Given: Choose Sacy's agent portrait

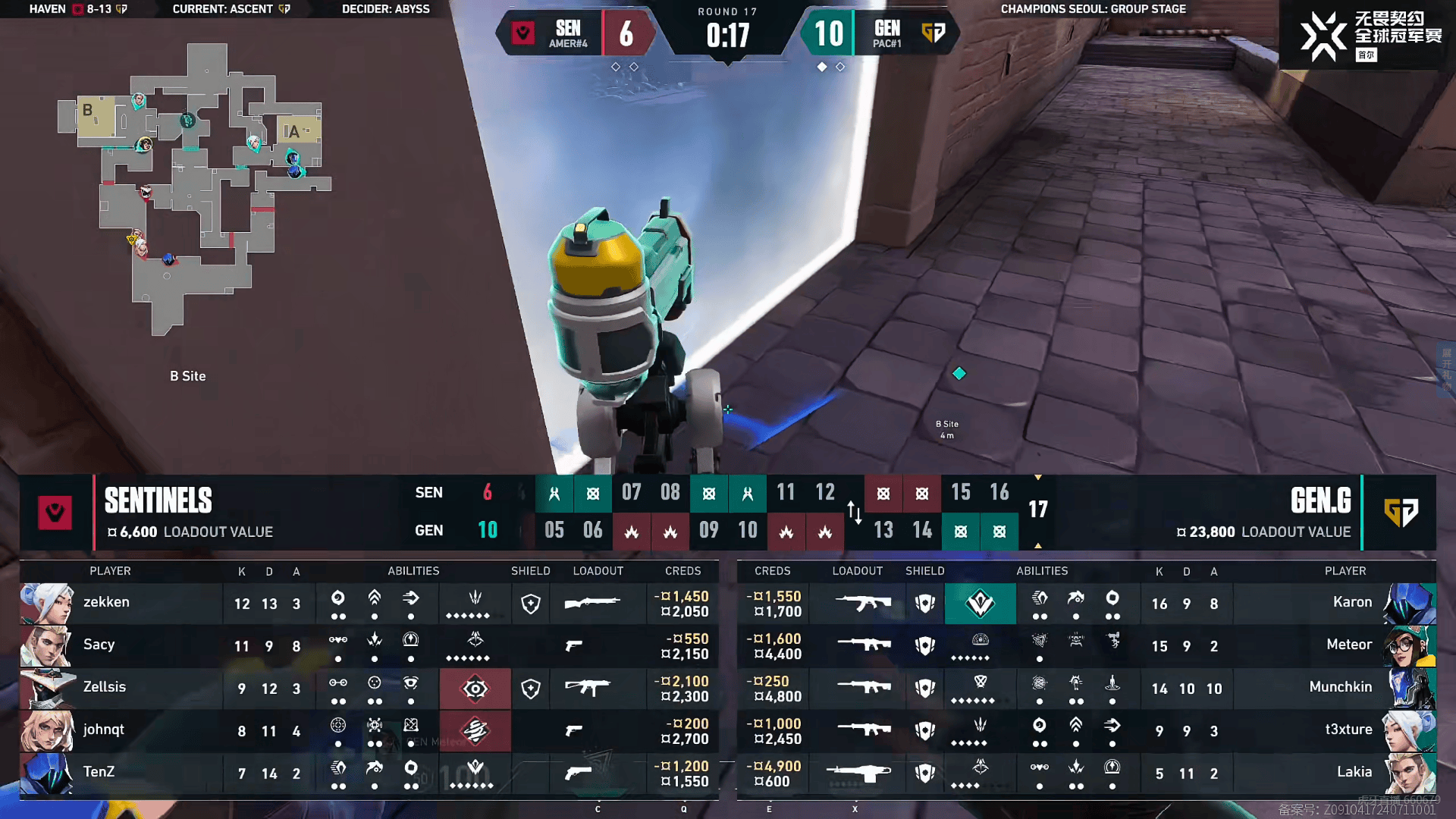Looking at the screenshot, I should pyautogui.click(x=46, y=646).
